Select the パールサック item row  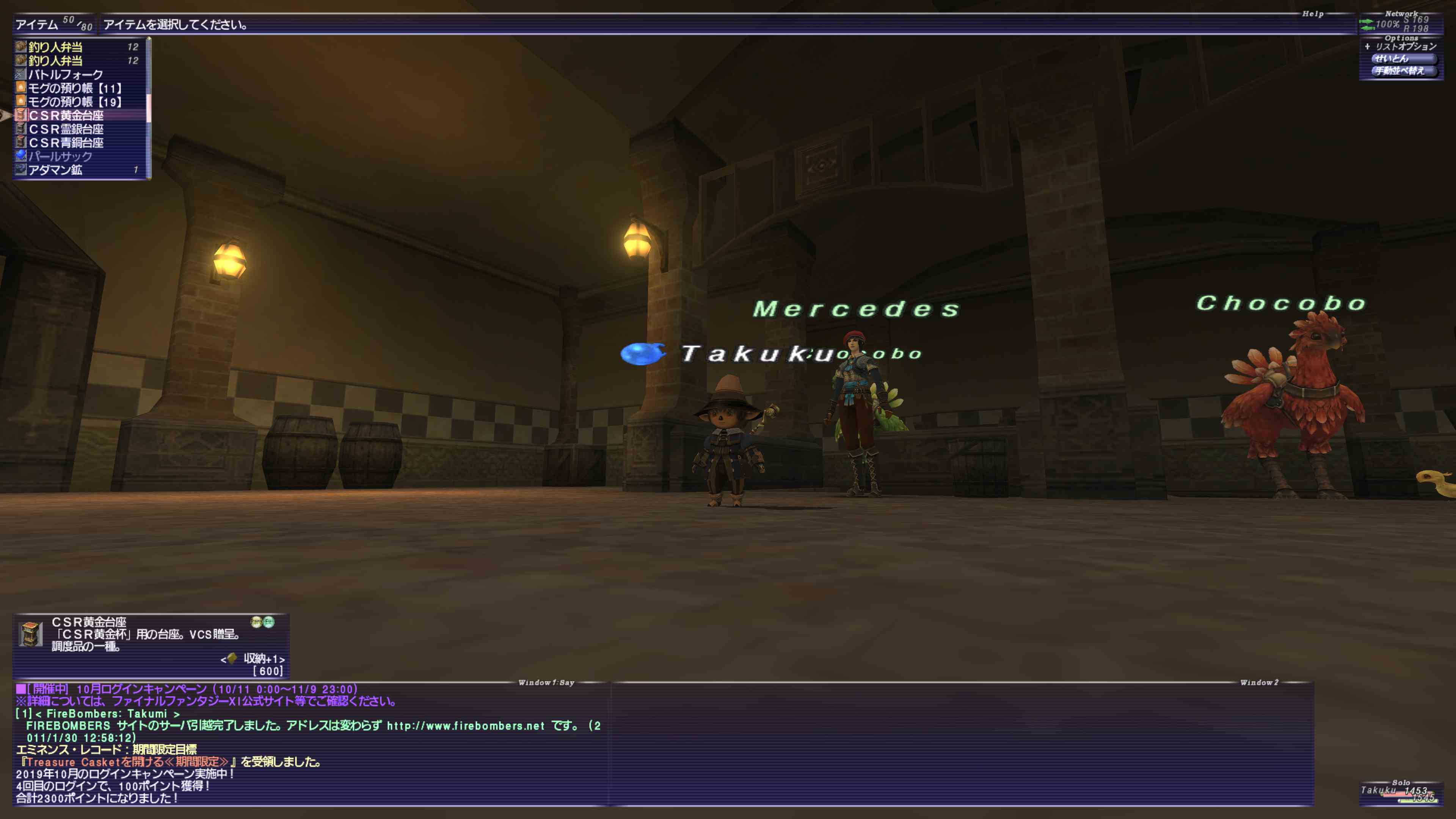click(60, 156)
